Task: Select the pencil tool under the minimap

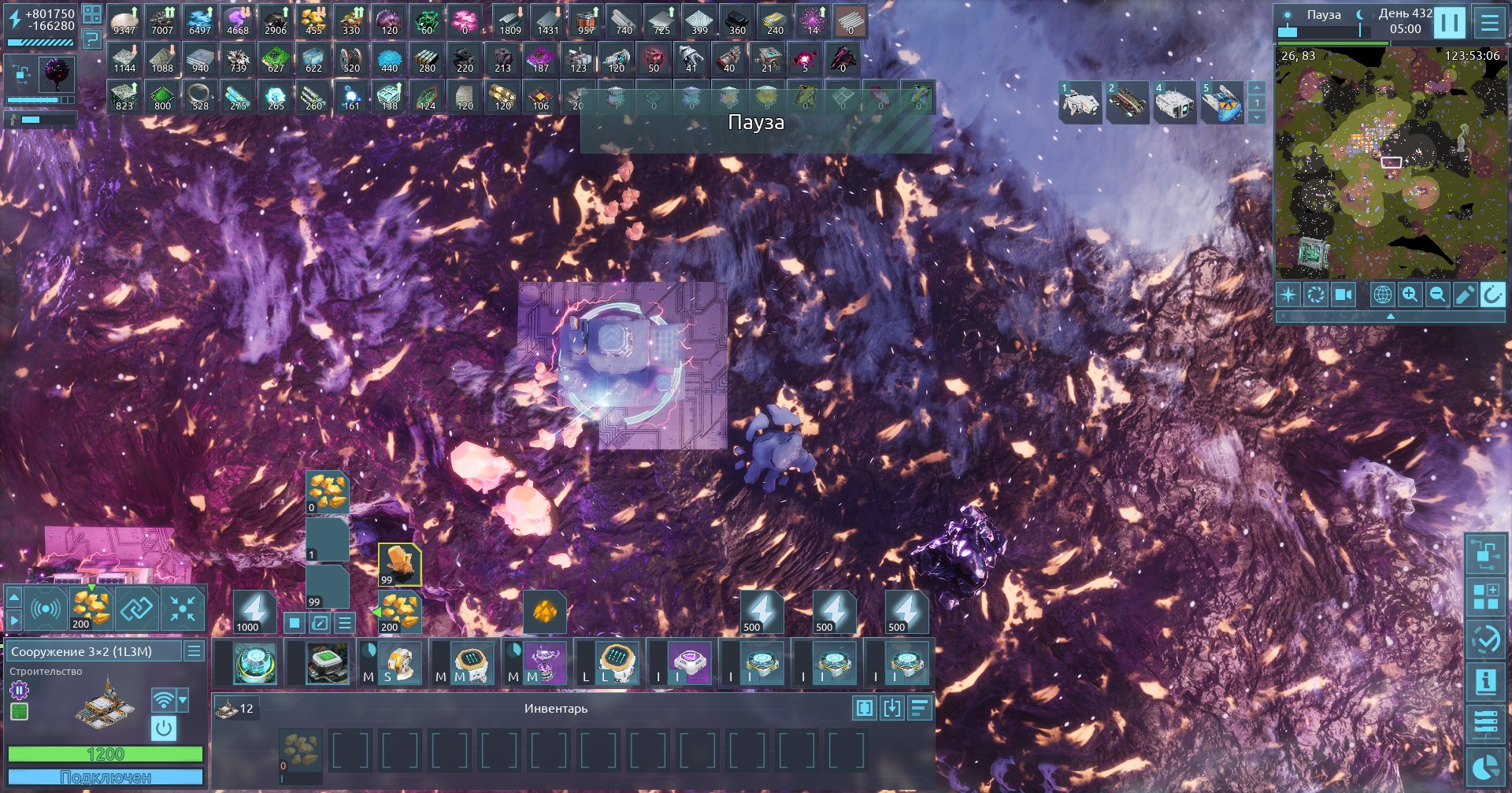Action: 1465,295
